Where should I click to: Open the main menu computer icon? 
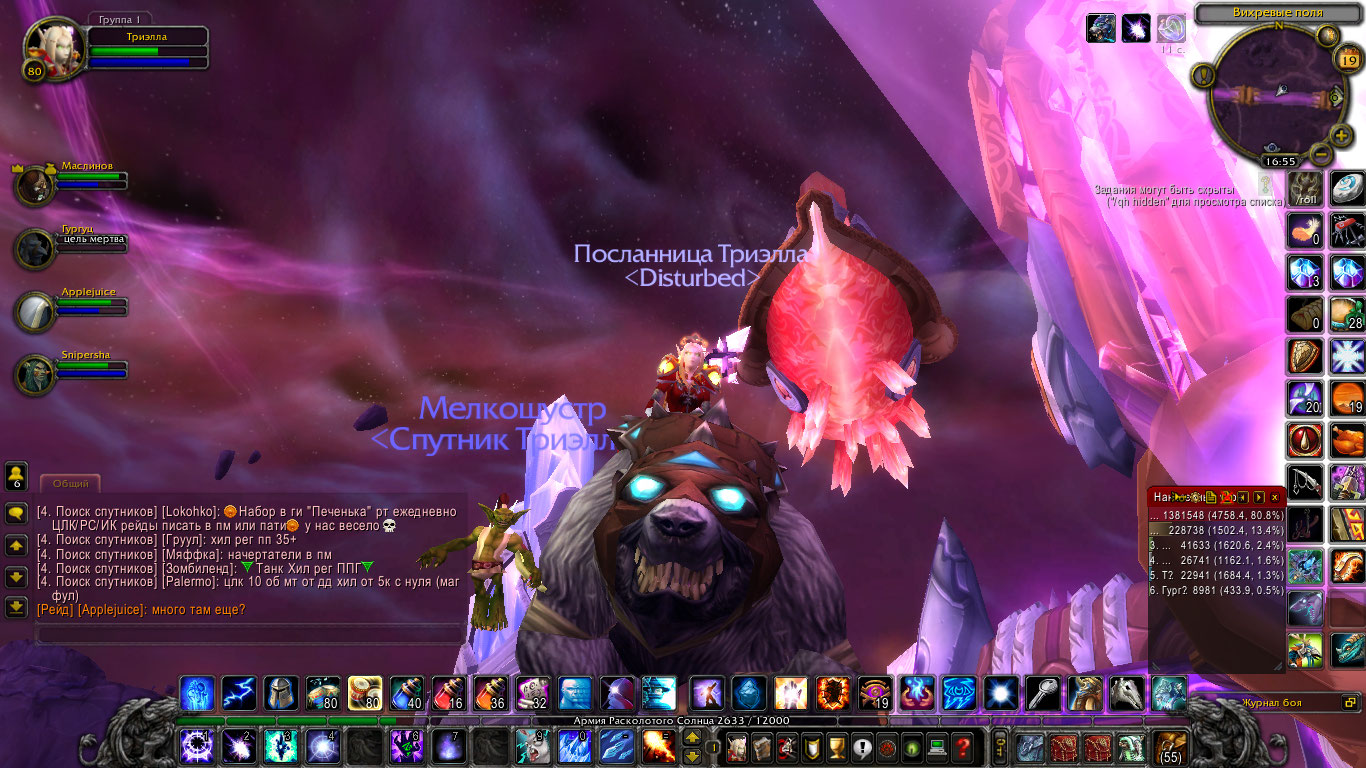click(x=937, y=746)
